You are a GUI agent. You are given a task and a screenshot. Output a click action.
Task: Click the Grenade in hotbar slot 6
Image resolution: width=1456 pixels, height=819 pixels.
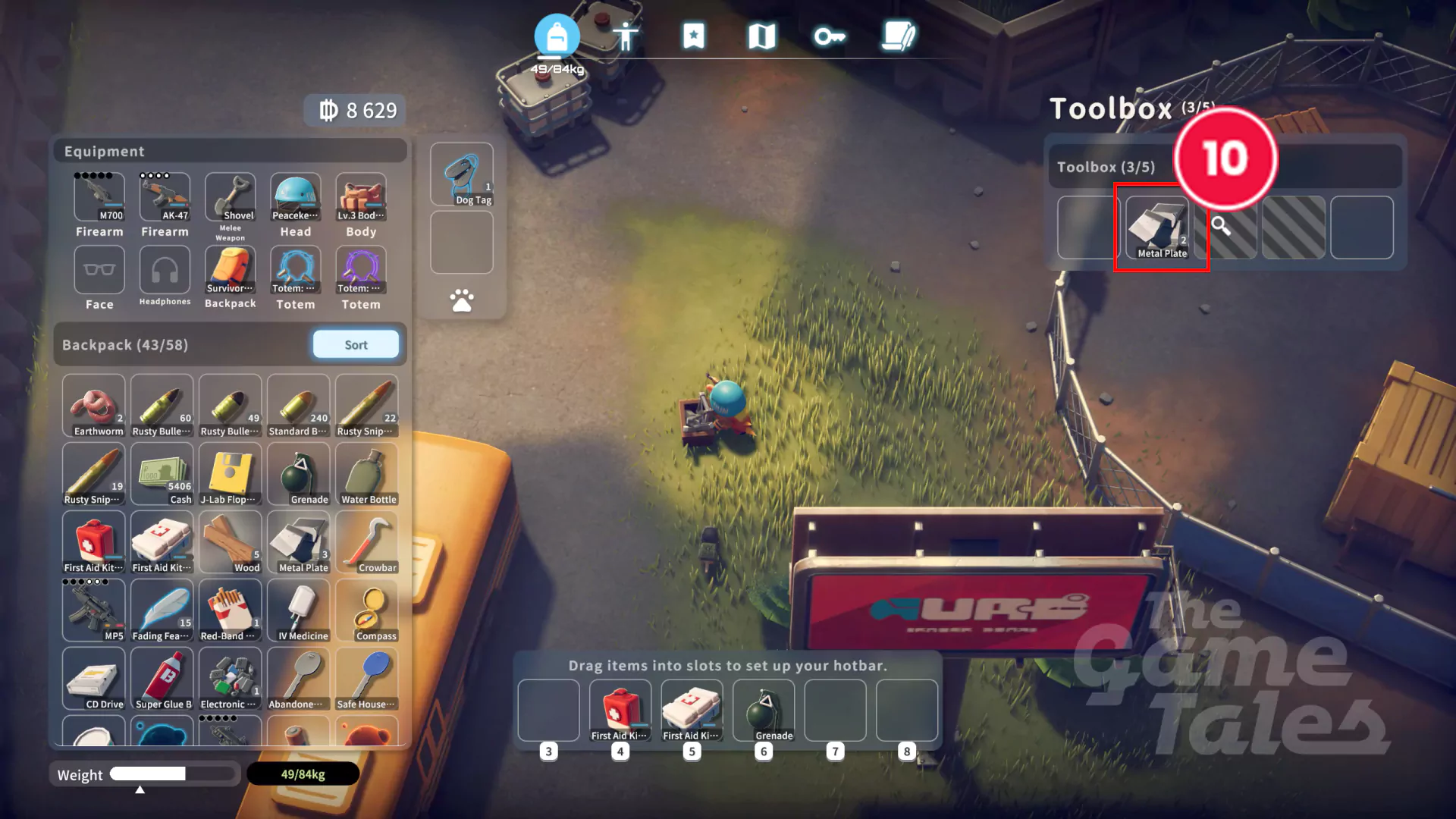764,711
